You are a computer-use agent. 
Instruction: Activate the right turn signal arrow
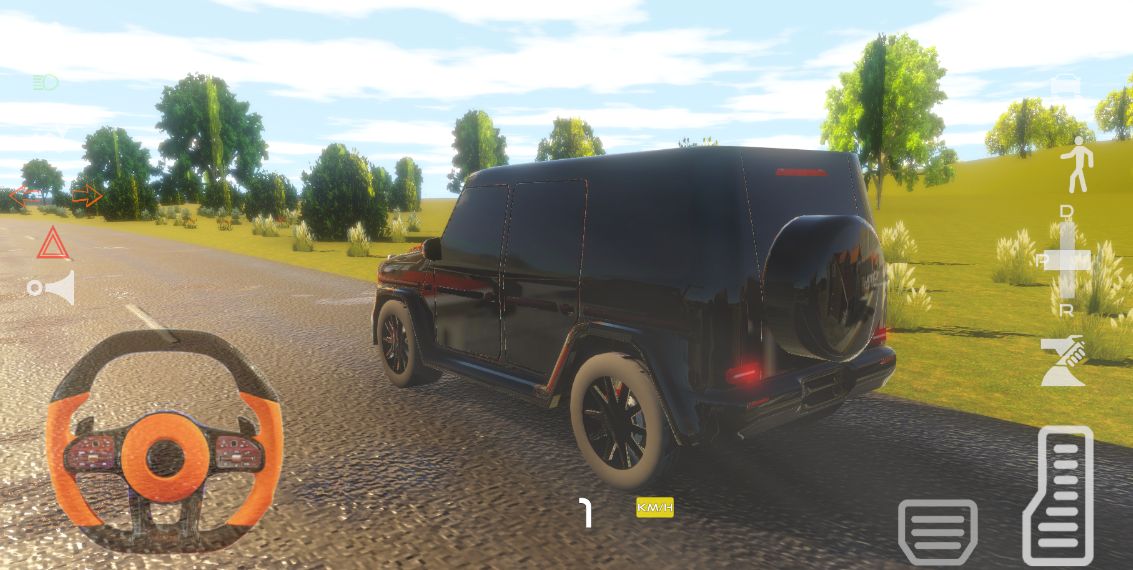pos(87,196)
